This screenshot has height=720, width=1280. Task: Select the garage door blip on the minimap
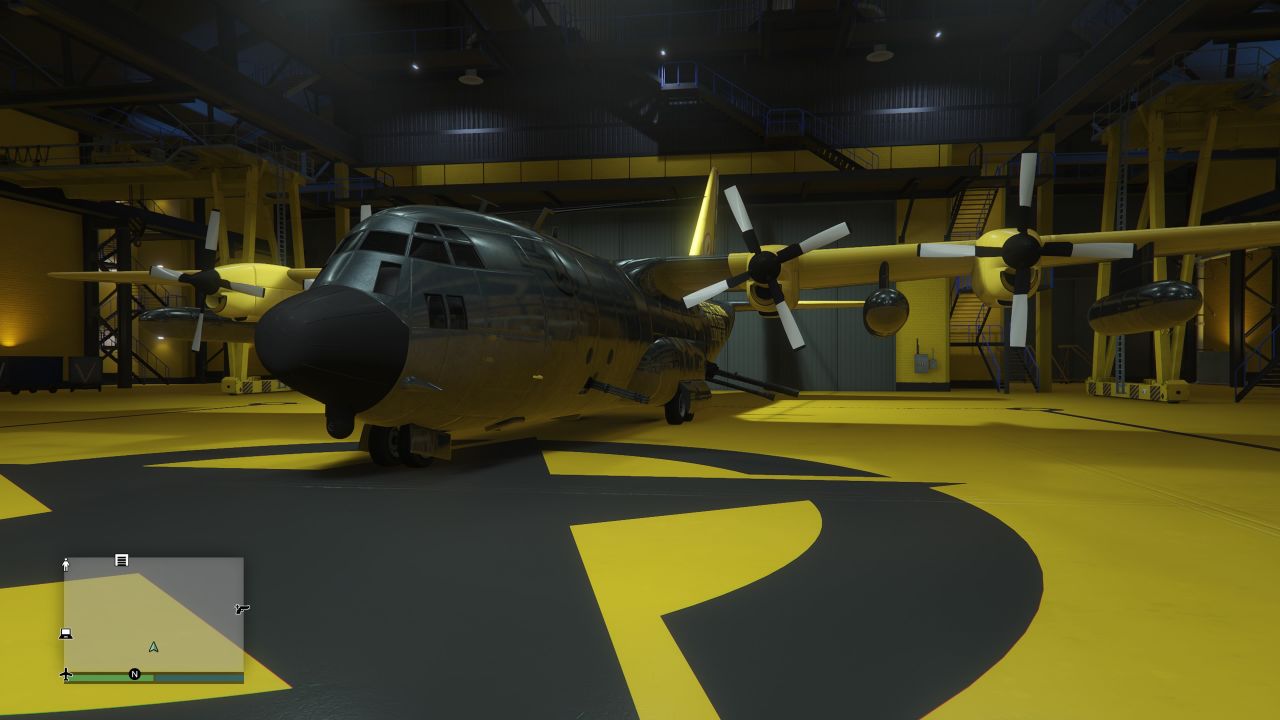click(122, 560)
